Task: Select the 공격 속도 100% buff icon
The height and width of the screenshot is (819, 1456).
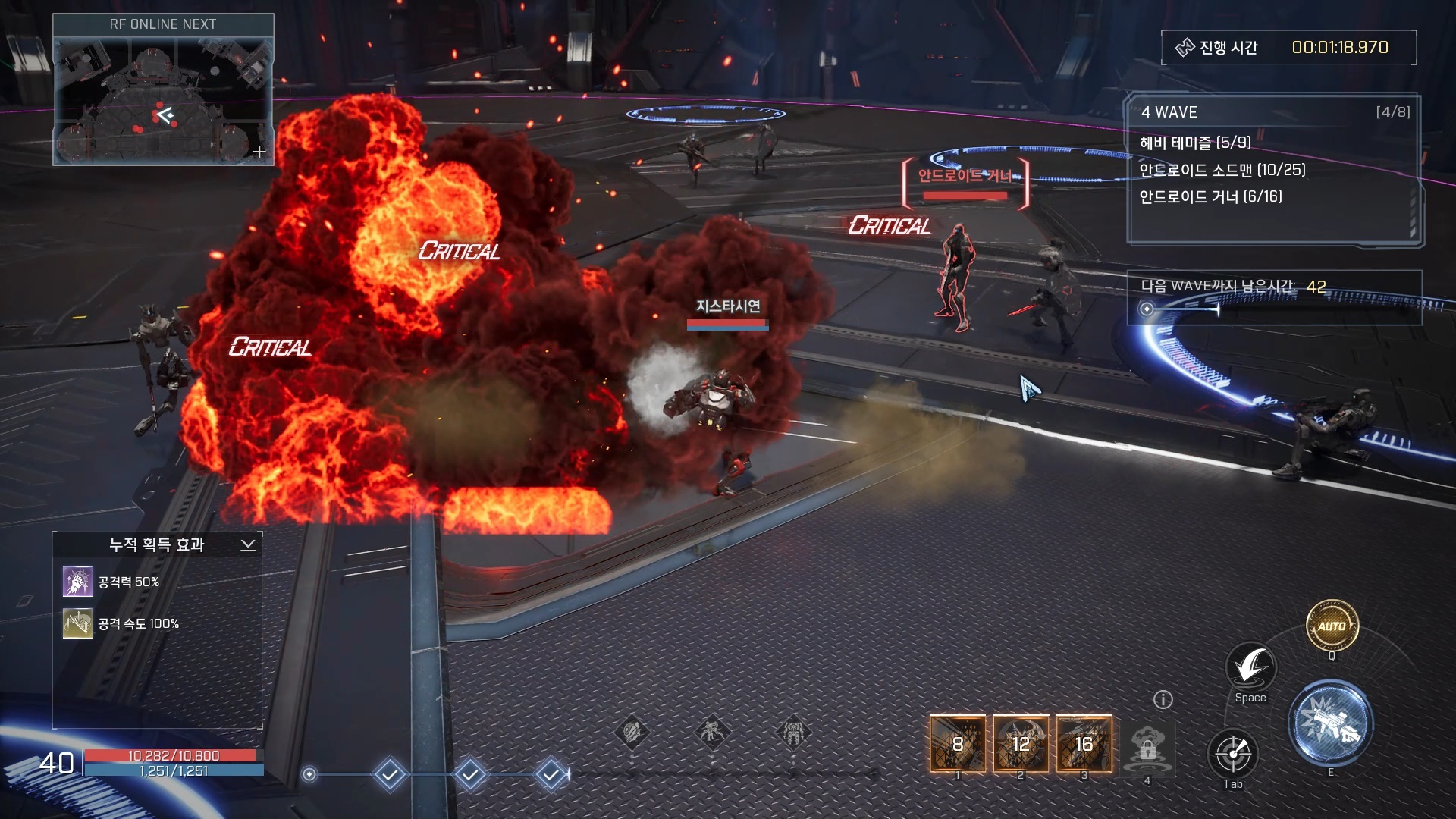Action: pyautogui.click(x=77, y=623)
